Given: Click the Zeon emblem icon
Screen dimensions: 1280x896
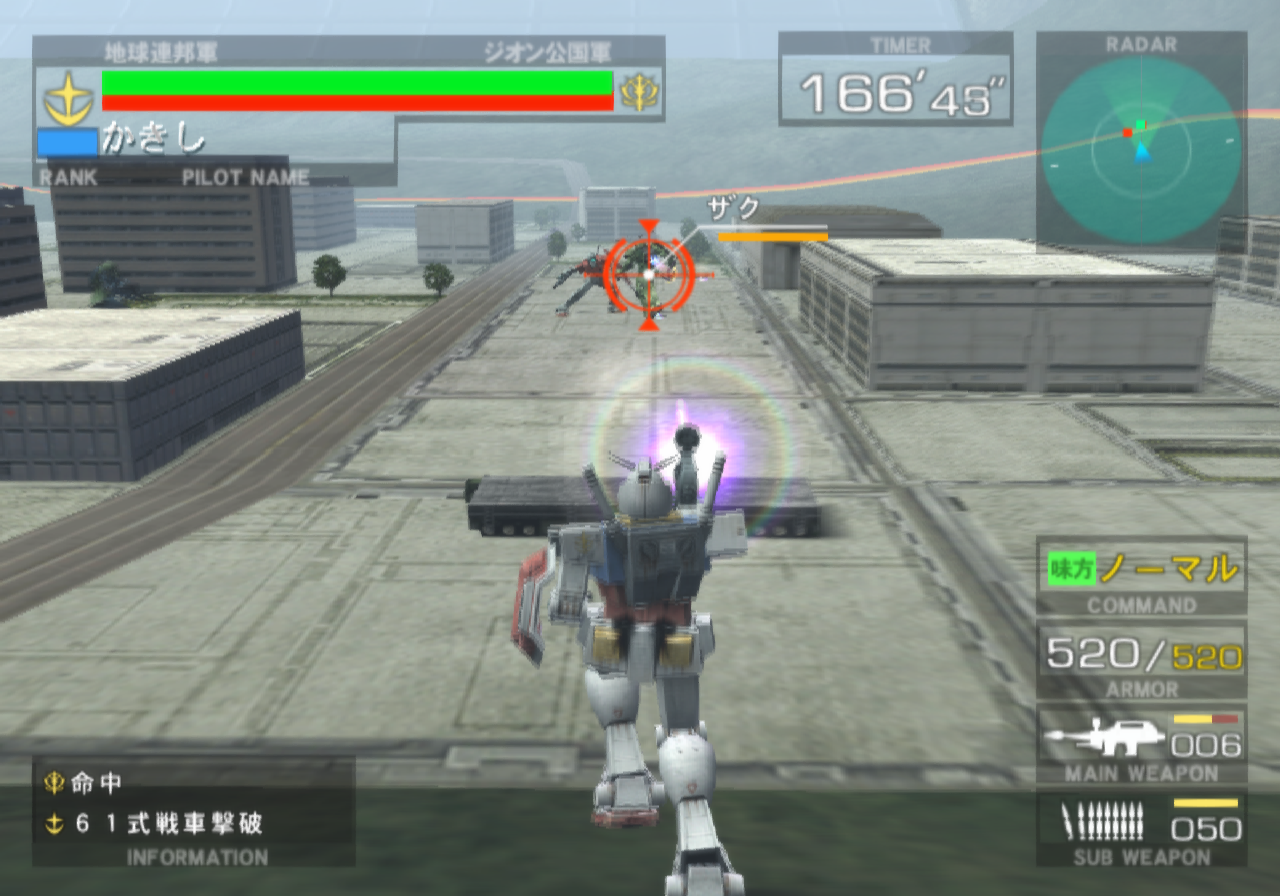Looking at the screenshot, I should click(639, 92).
